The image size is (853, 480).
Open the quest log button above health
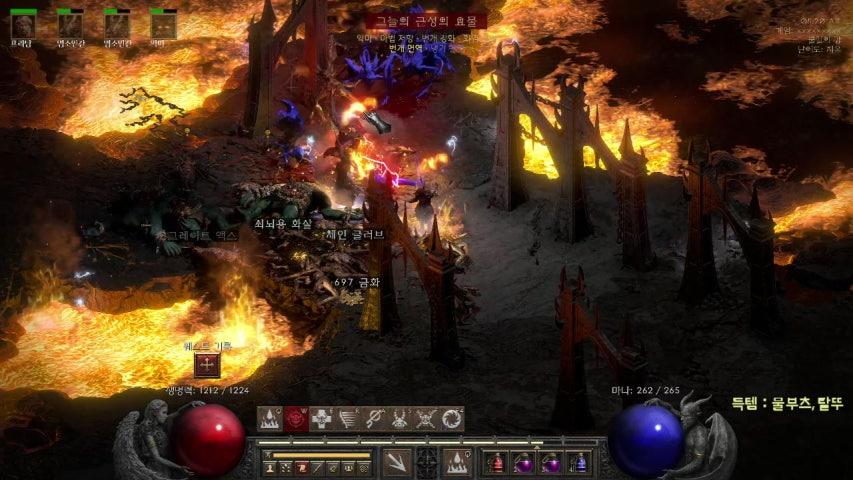(207, 365)
